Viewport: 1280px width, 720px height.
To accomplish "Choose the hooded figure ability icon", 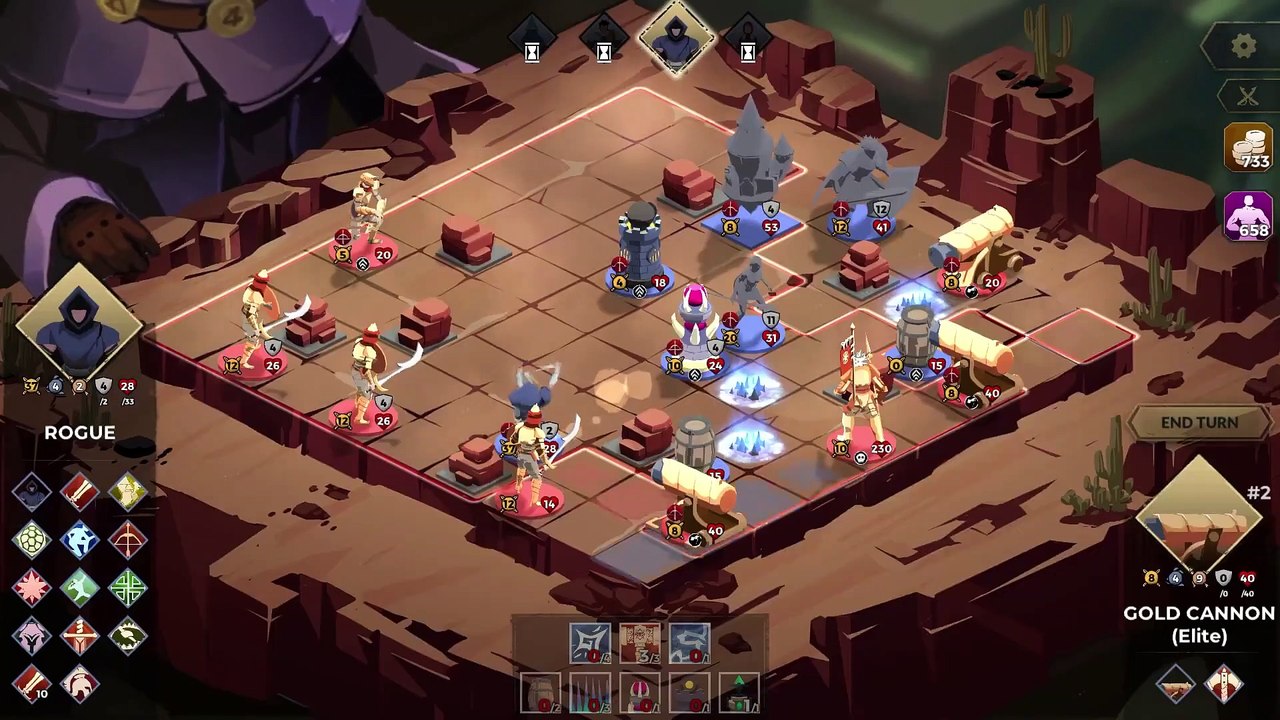I will [x=32, y=491].
